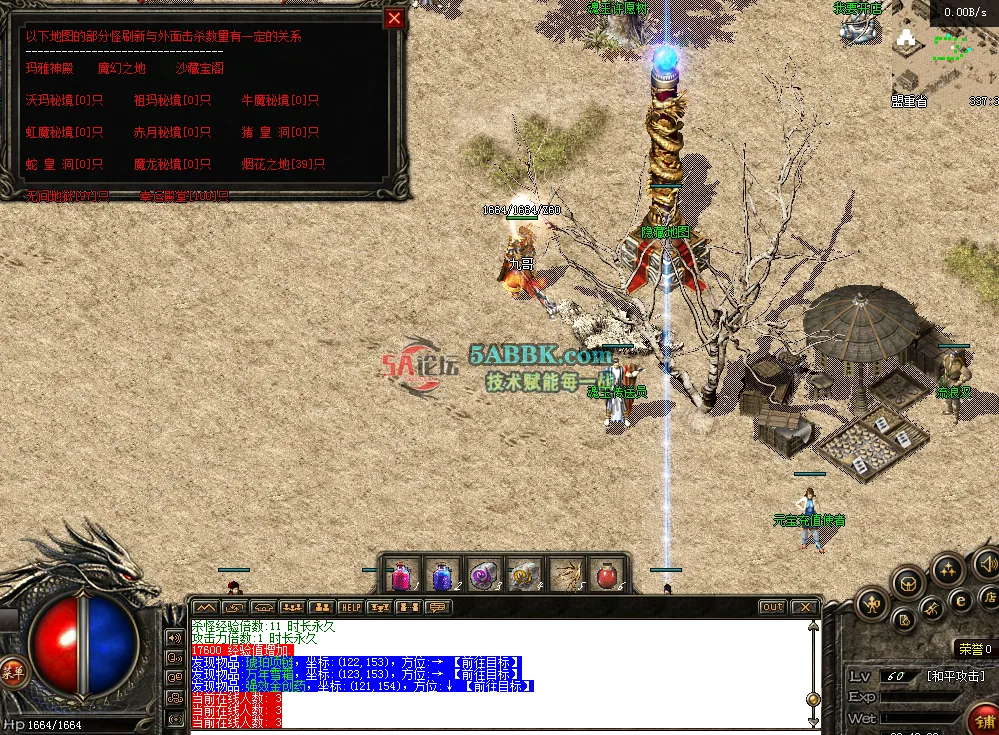
Task: Close the hidden map list panel
Action: [395, 18]
